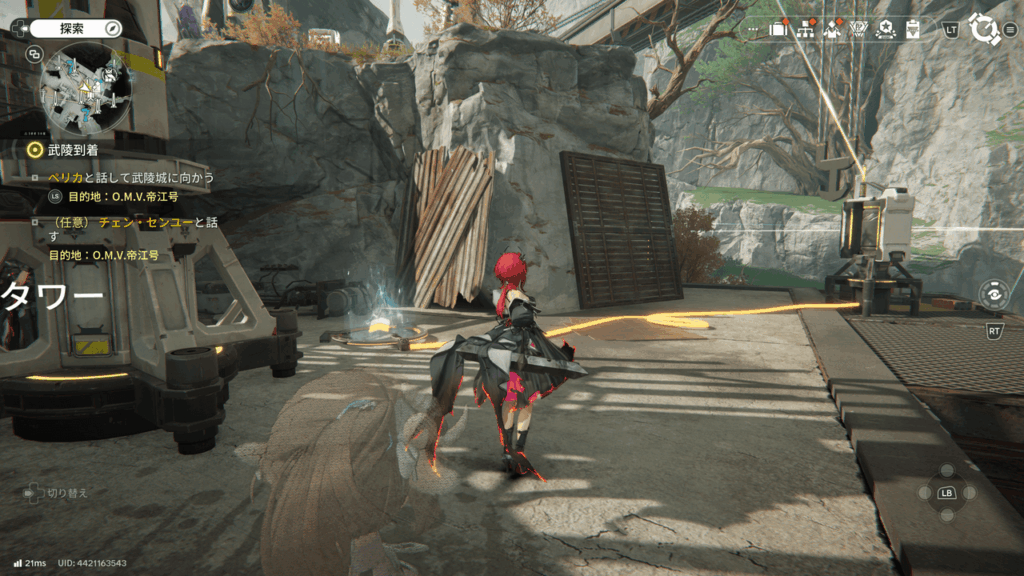Open the clipboard missions icon
Image resolution: width=1024 pixels, height=576 pixels.
pyautogui.click(x=911, y=29)
